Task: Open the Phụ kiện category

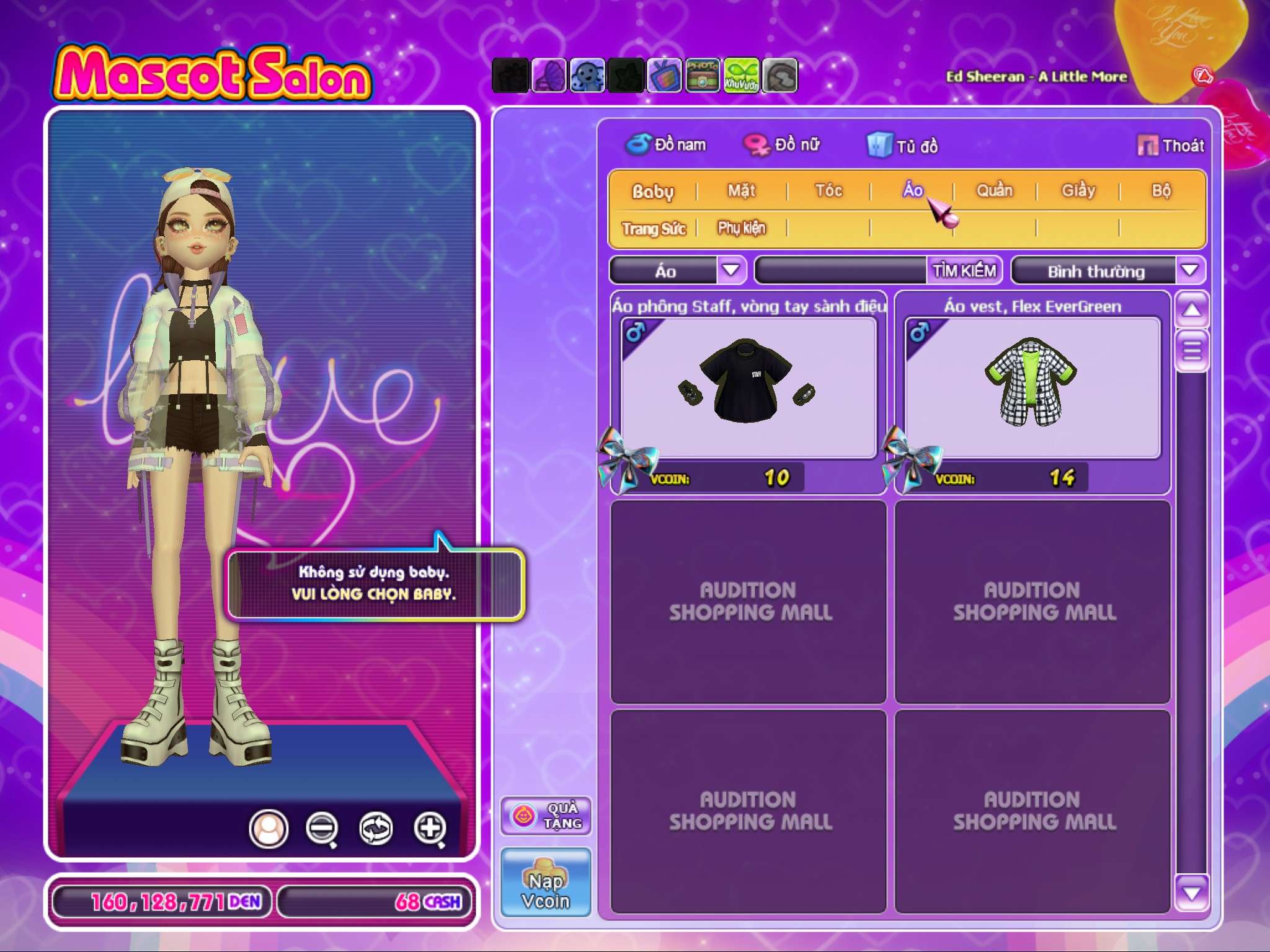Action: [x=742, y=228]
